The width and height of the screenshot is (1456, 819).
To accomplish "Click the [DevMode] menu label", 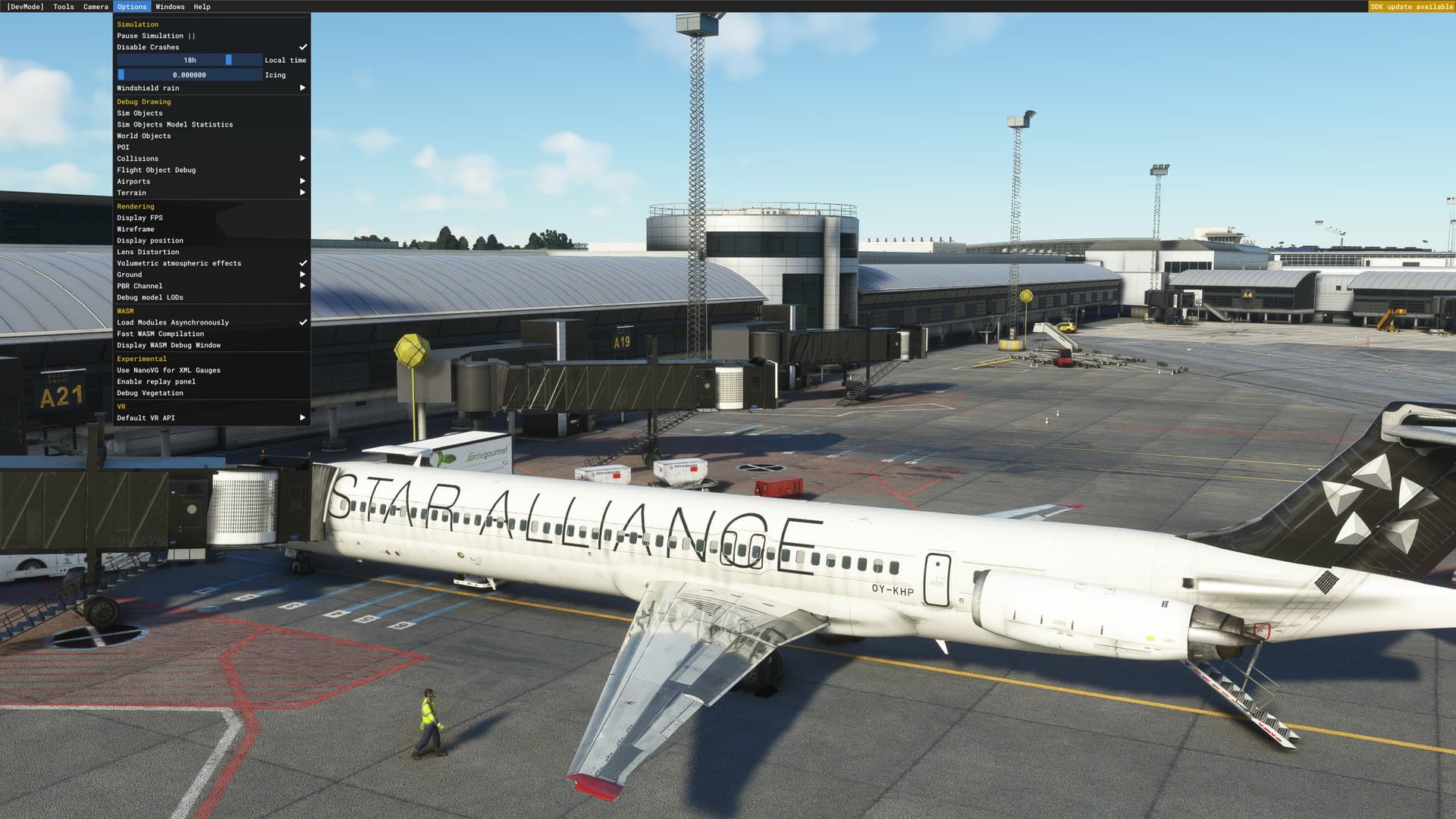I will tap(25, 6).
